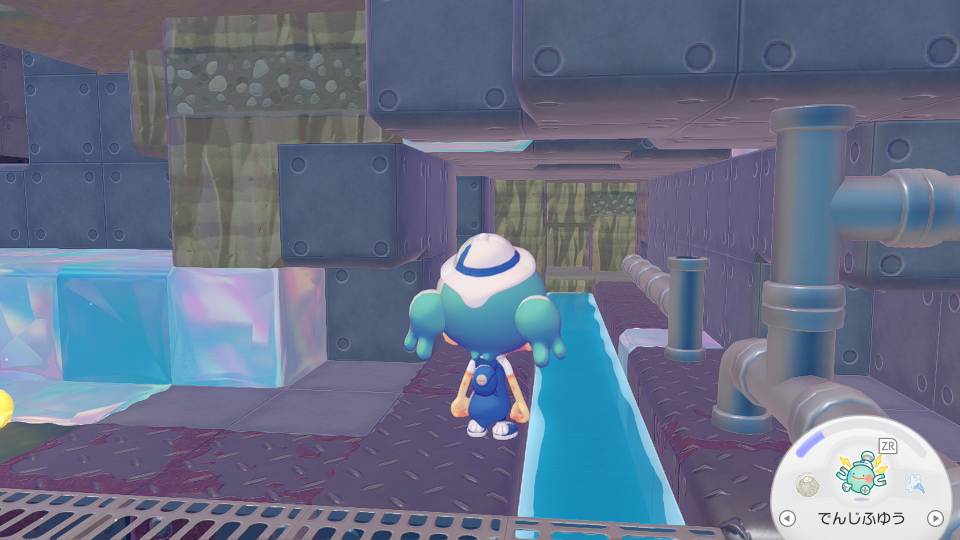This screenshot has width=960, height=540.
Task: Choose the grey rock ability icon
Action: [x=808, y=485]
